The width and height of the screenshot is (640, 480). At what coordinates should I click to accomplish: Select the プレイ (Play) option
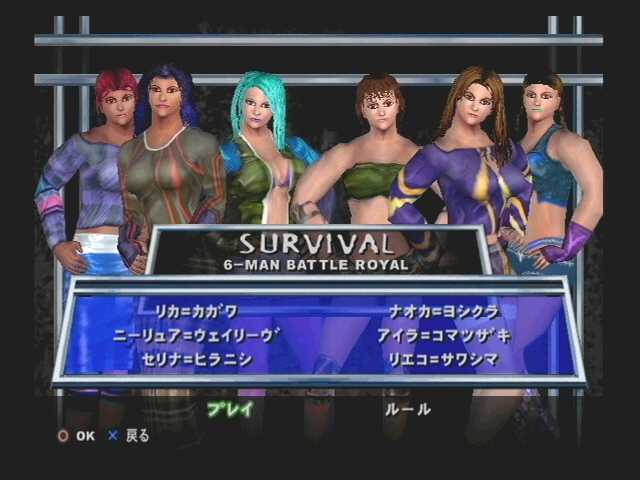230,409
